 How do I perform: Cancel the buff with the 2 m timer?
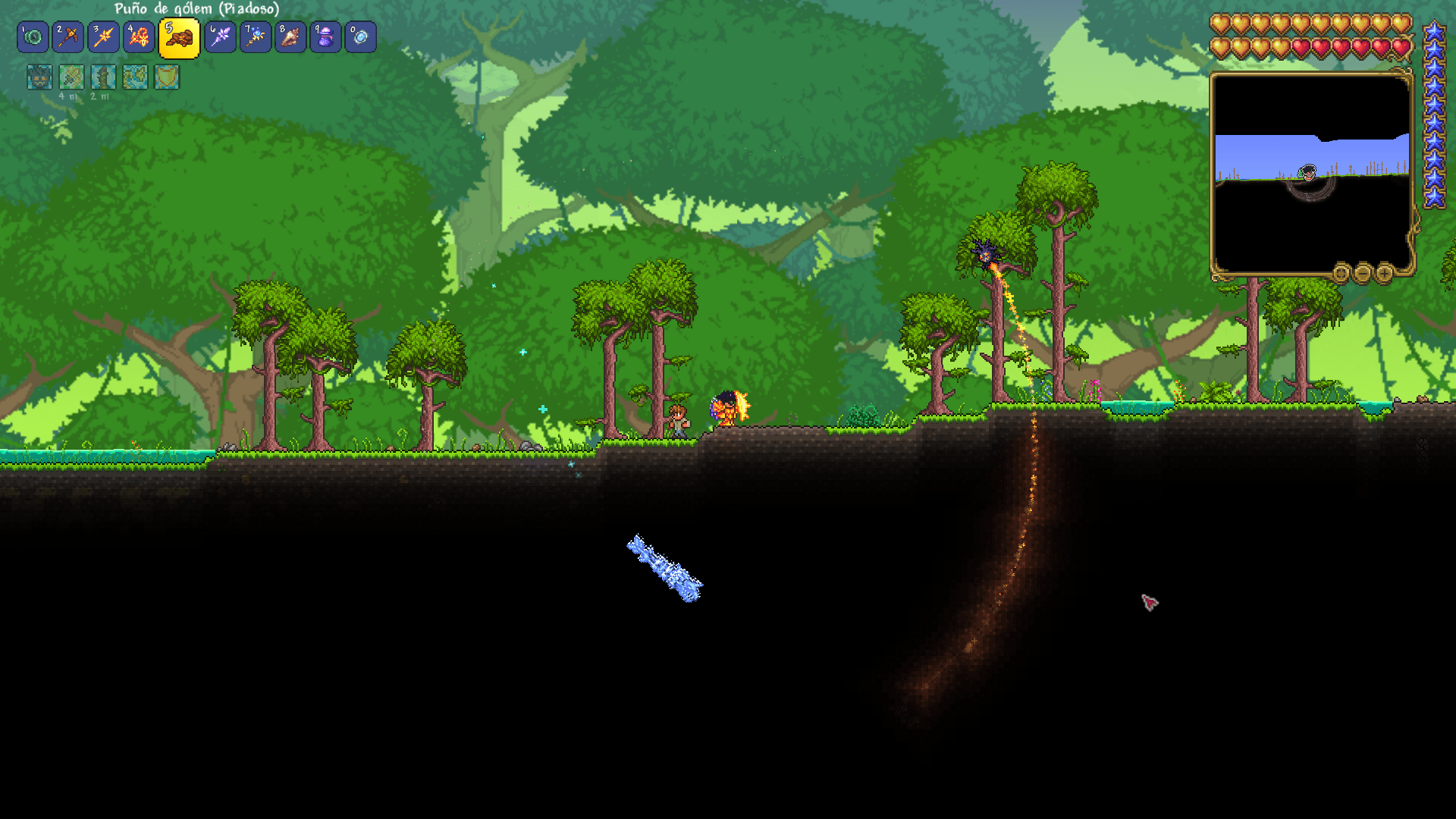click(x=102, y=77)
